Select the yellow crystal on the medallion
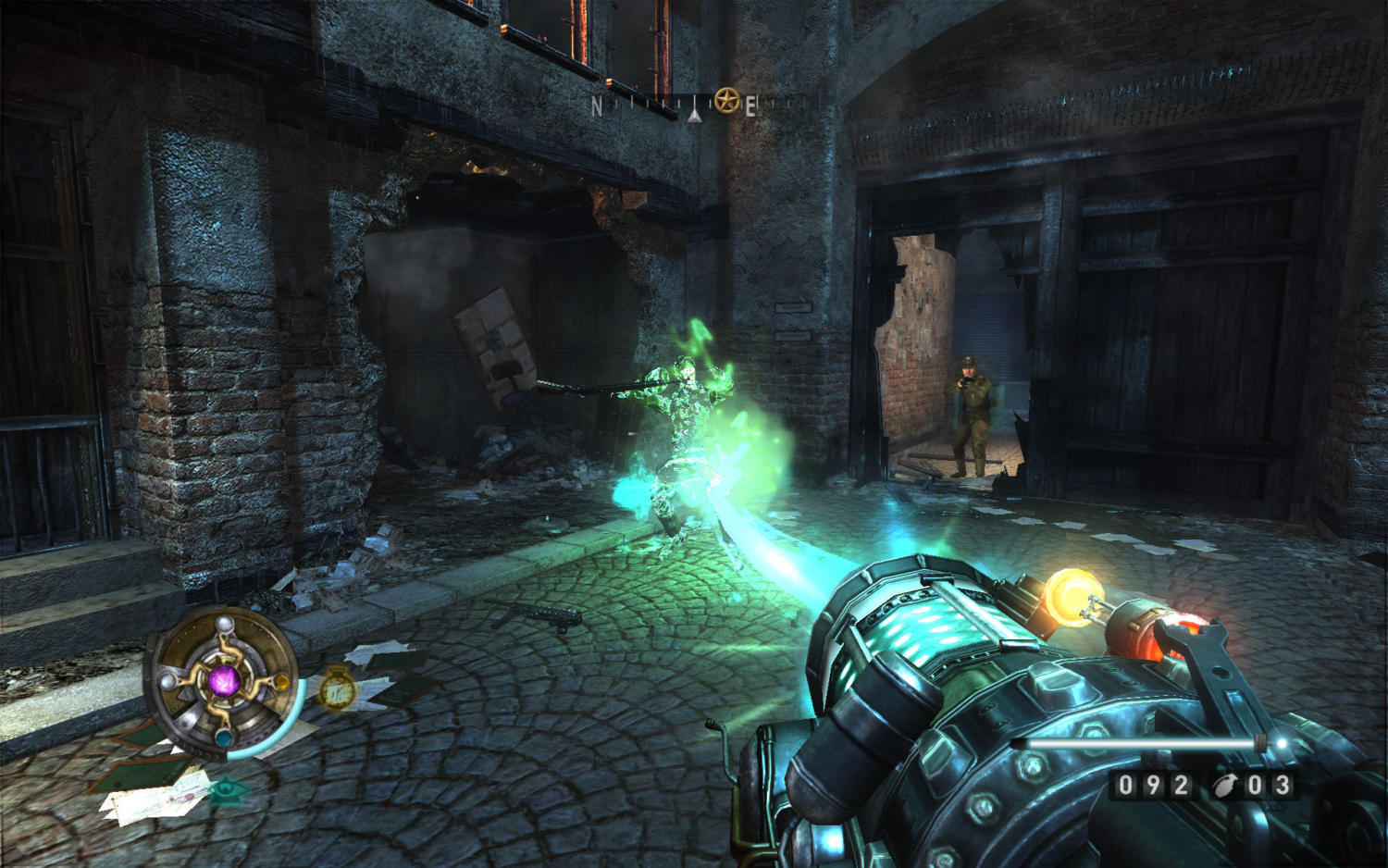 click(x=280, y=683)
